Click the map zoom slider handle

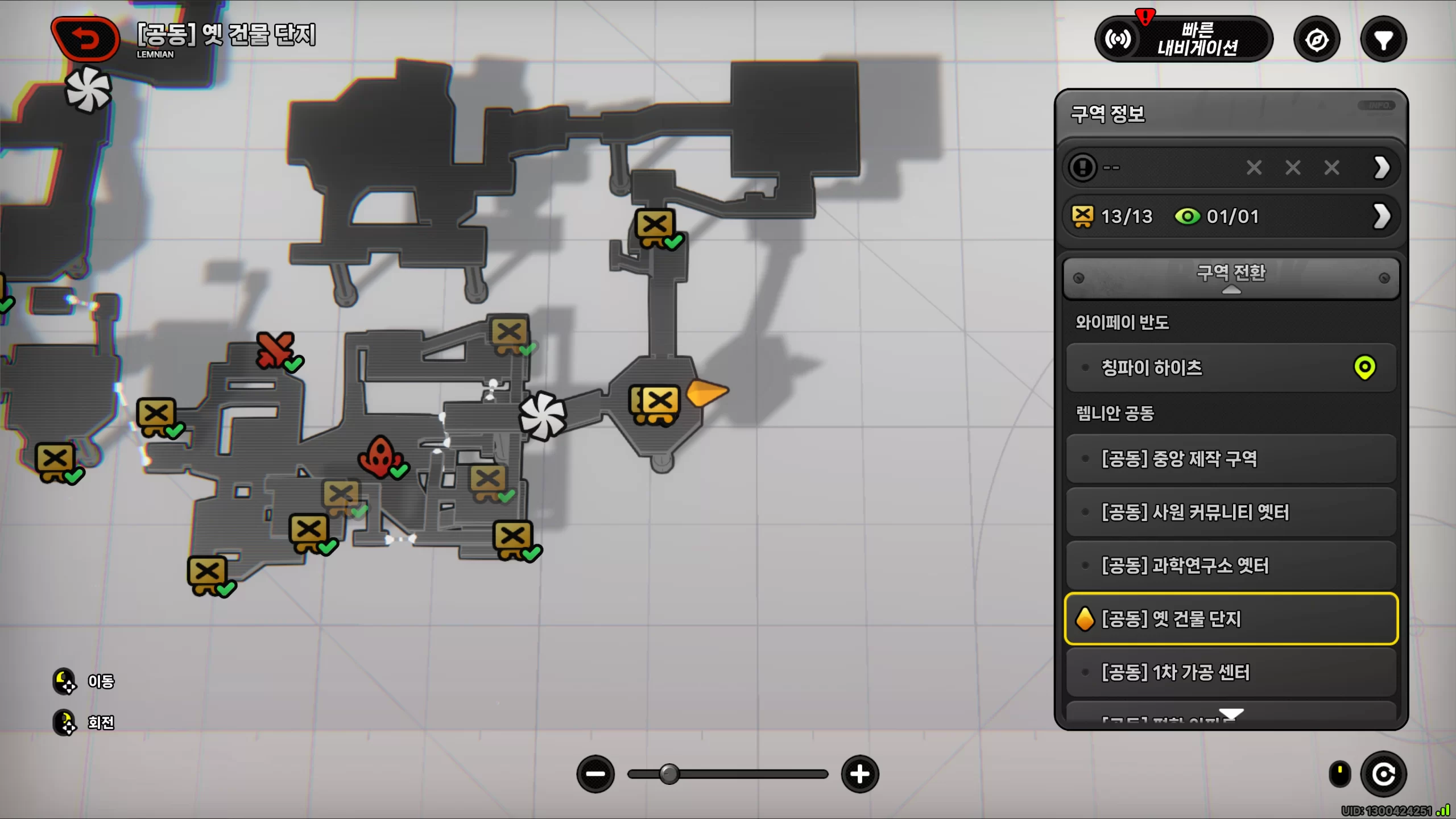tap(669, 774)
